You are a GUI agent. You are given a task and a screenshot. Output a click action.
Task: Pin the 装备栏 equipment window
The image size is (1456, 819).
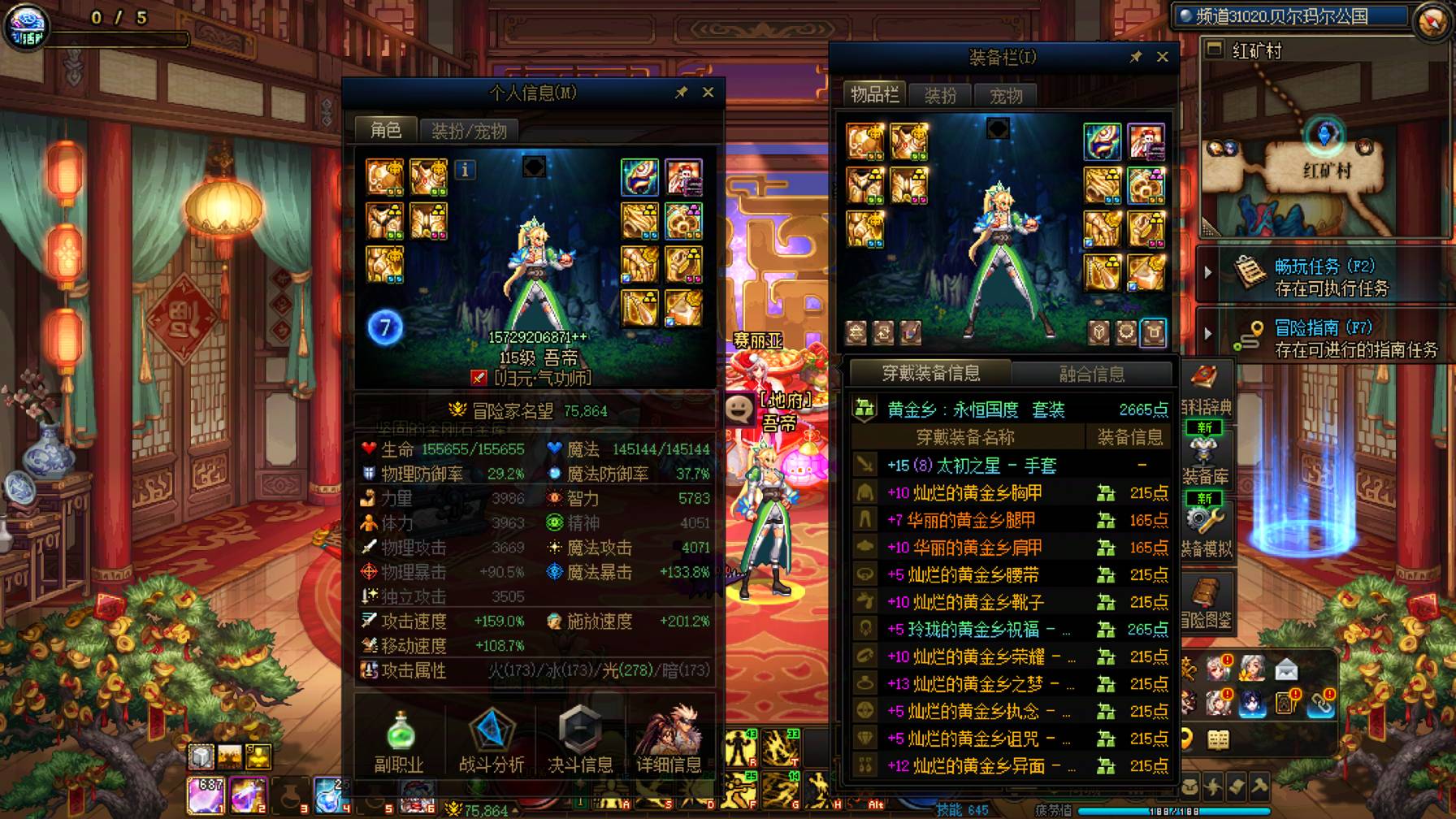(x=1135, y=57)
